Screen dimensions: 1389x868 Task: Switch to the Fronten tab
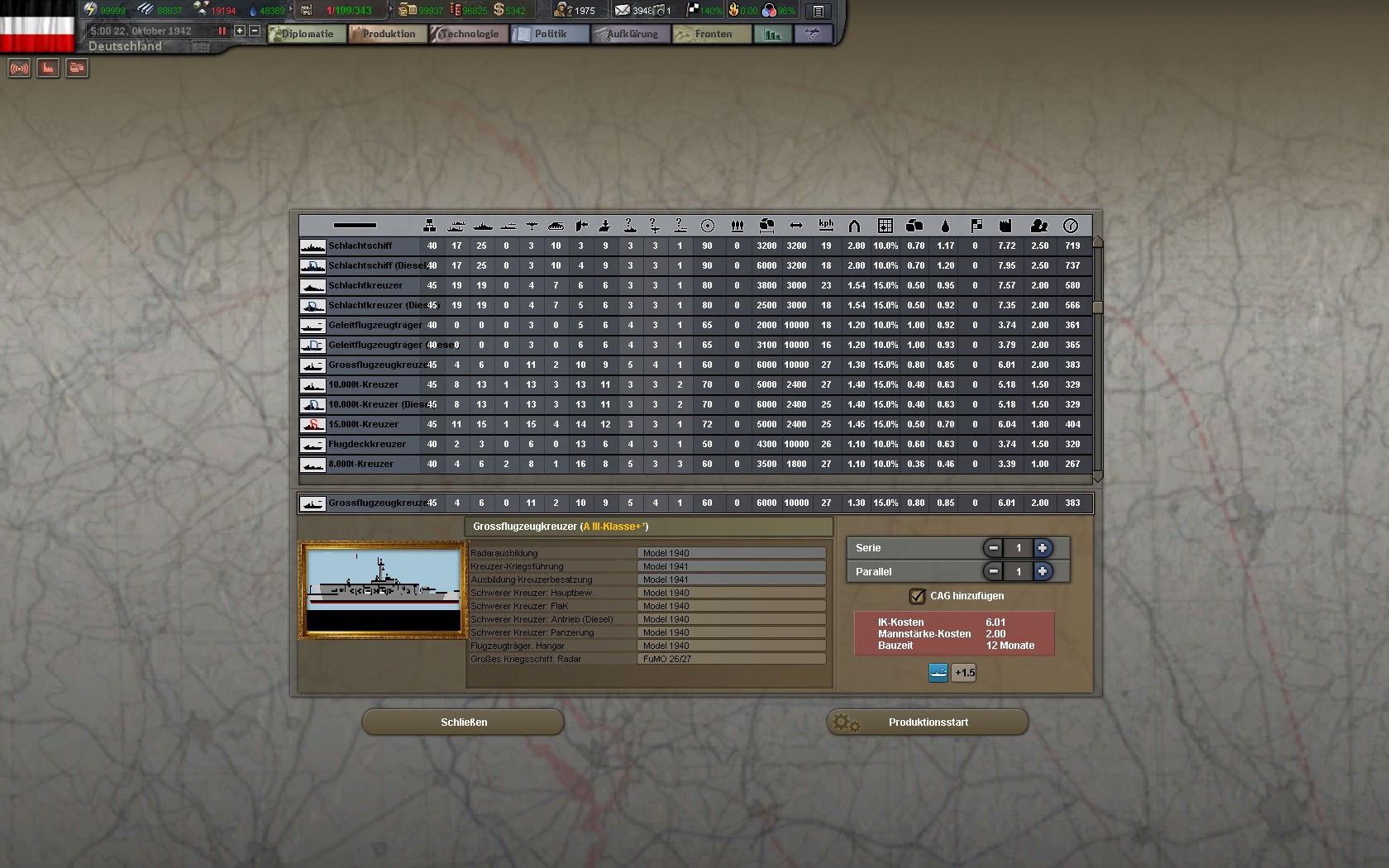click(x=713, y=34)
